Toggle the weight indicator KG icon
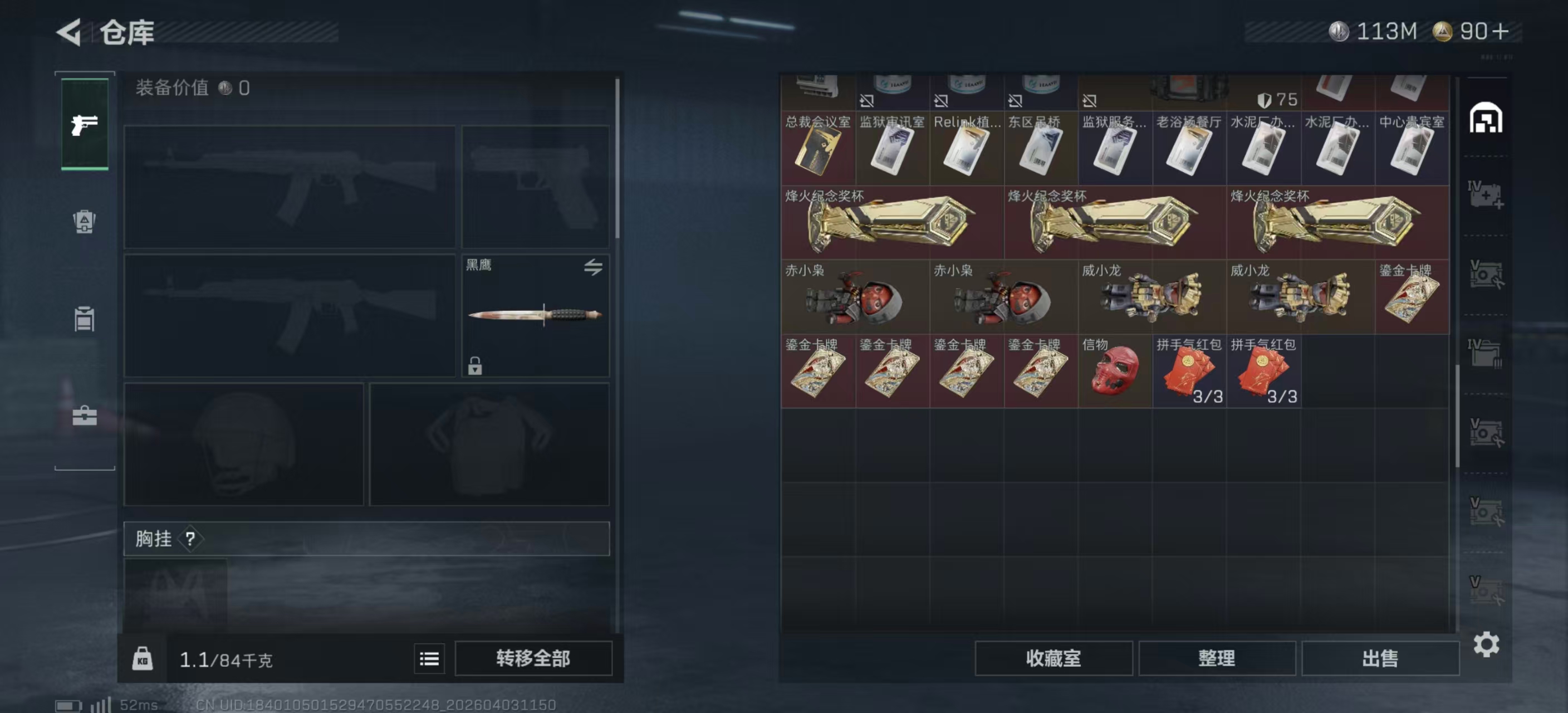Screen dimensions: 1568x713 (x=143, y=659)
